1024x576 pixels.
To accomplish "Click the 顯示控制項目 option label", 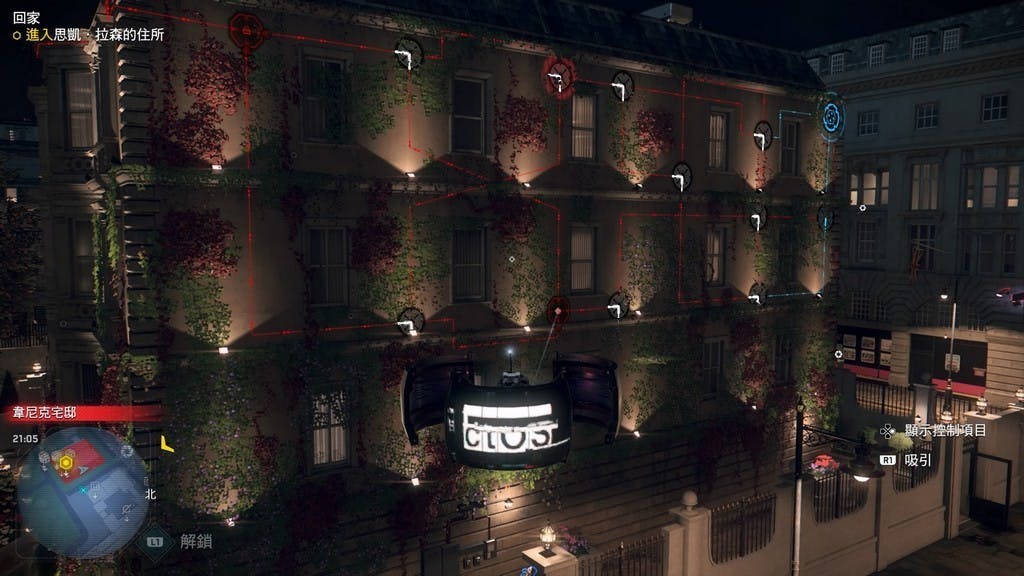I will pyautogui.click(x=944, y=431).
